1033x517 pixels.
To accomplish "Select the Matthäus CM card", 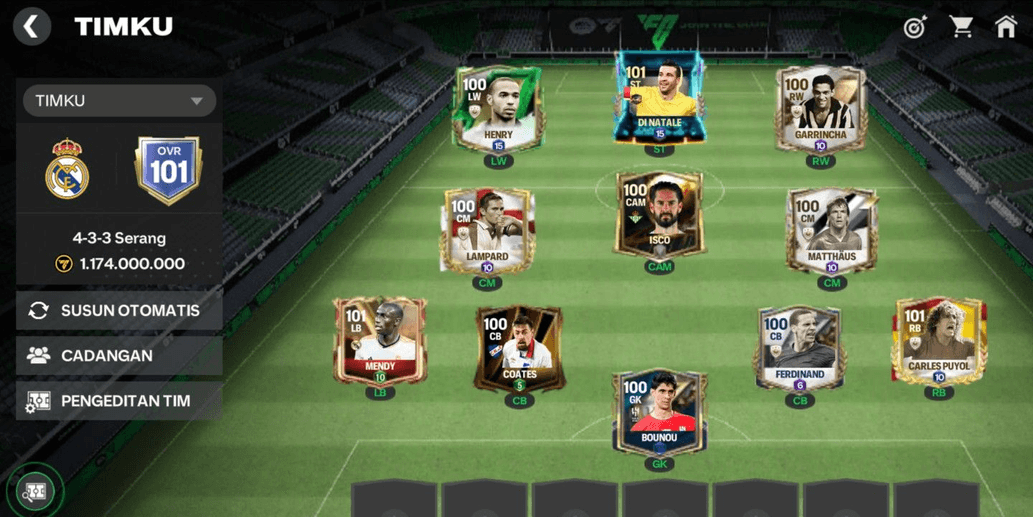I will pos(831,230).
